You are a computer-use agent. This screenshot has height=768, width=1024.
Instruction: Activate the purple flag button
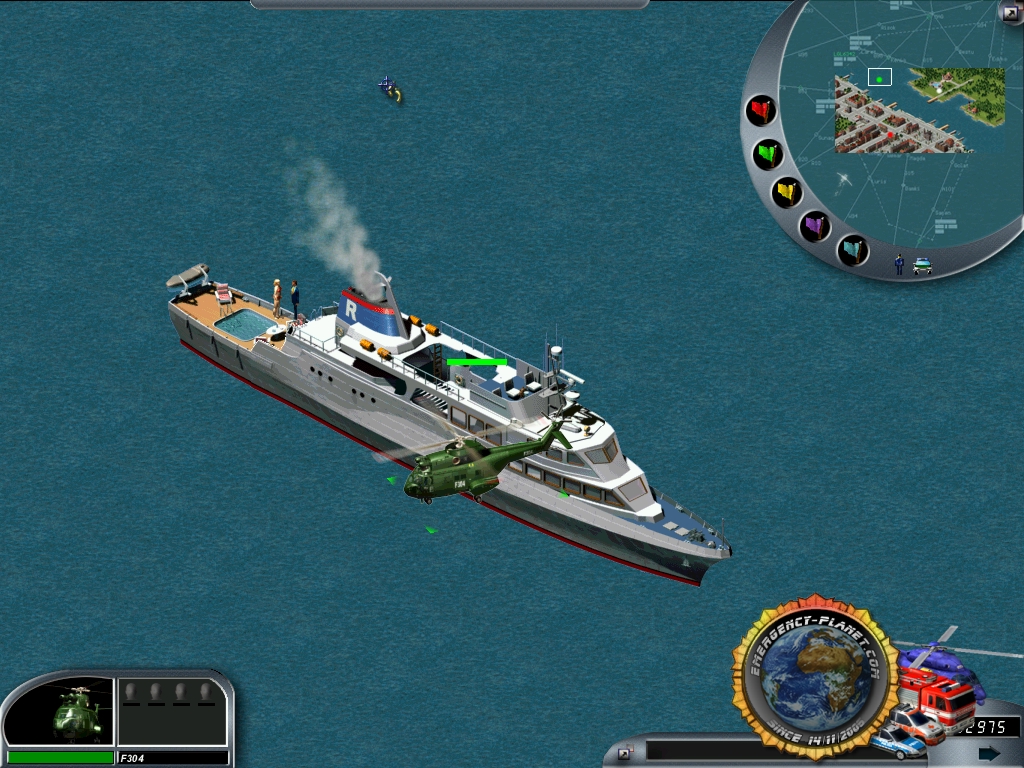pos(816,226)
